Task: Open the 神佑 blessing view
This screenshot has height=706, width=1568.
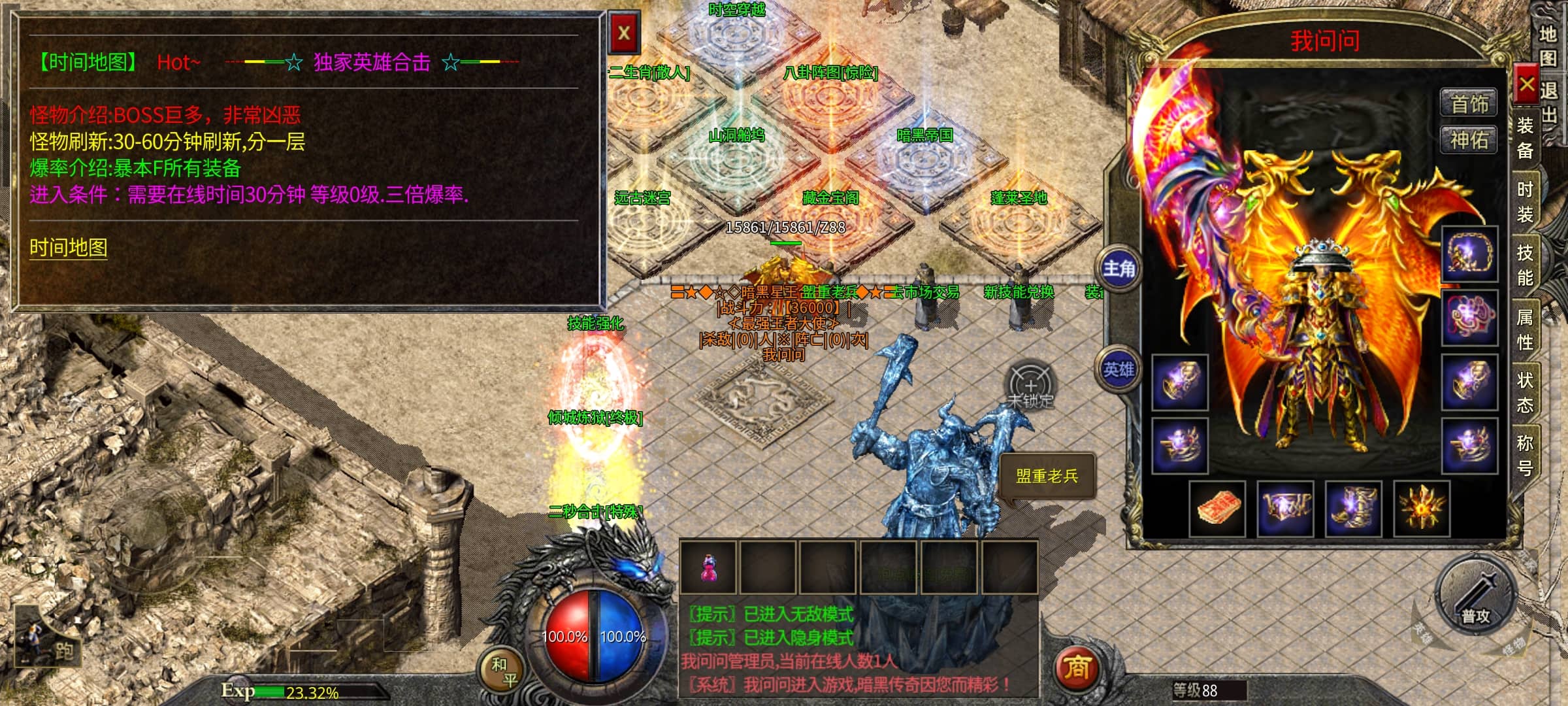Action: 1469,140
